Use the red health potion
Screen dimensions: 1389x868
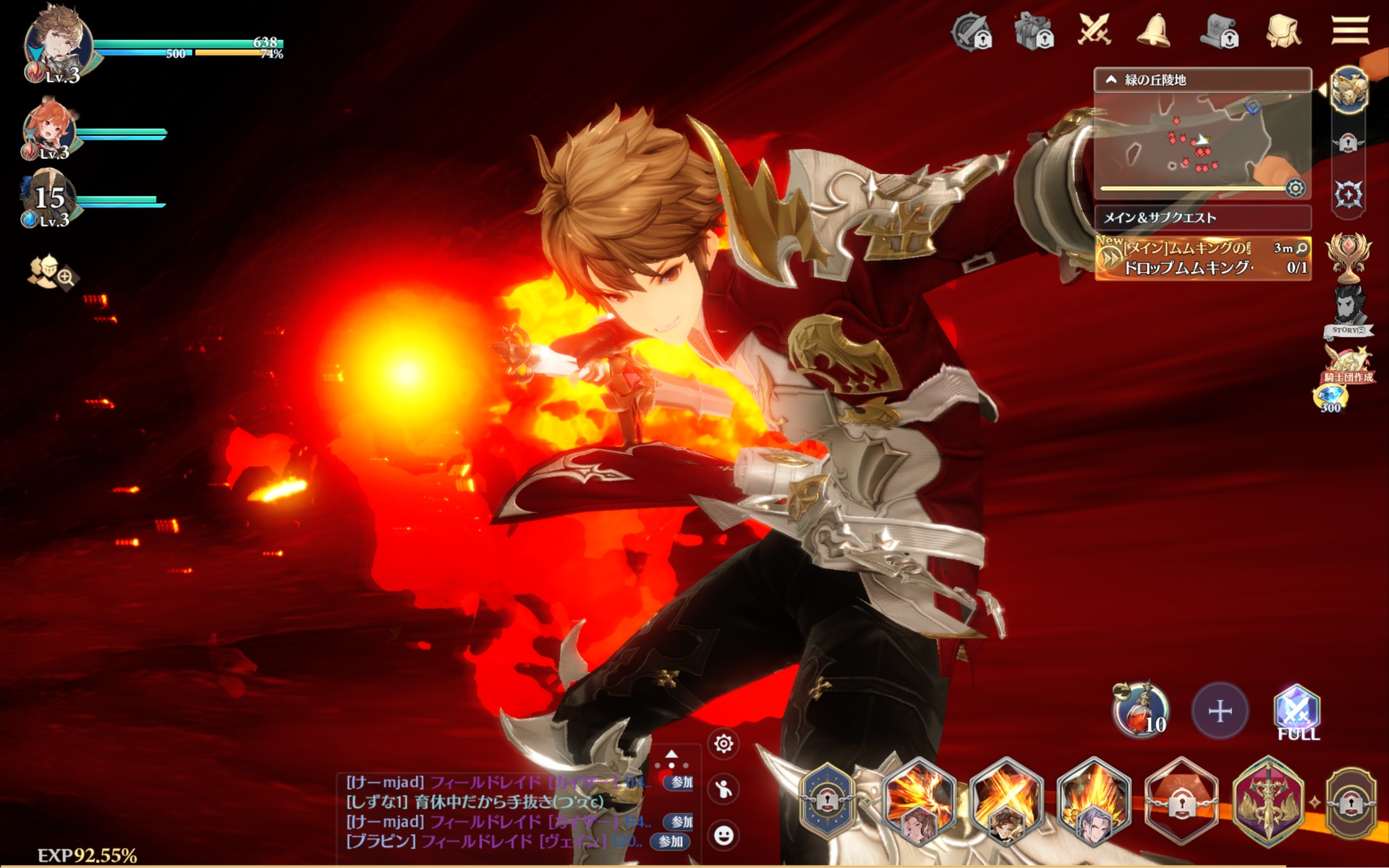1140,710
